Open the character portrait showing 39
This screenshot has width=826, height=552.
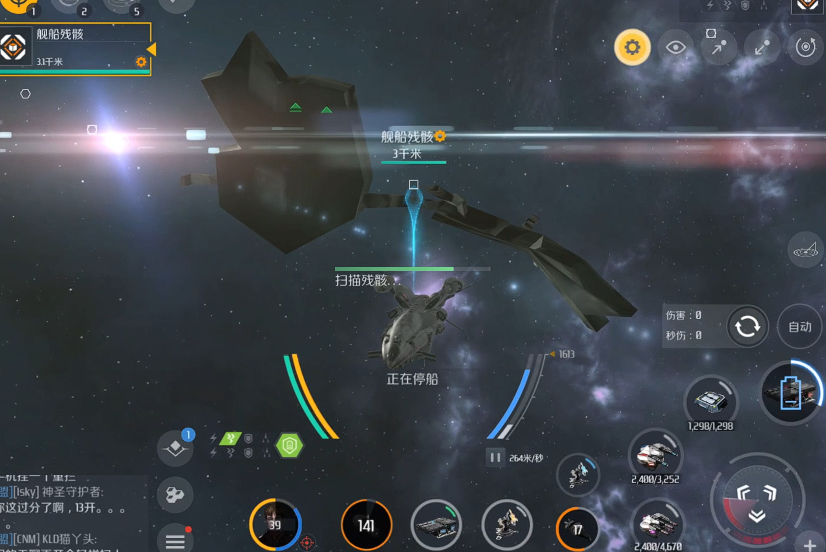pos(274,525)
